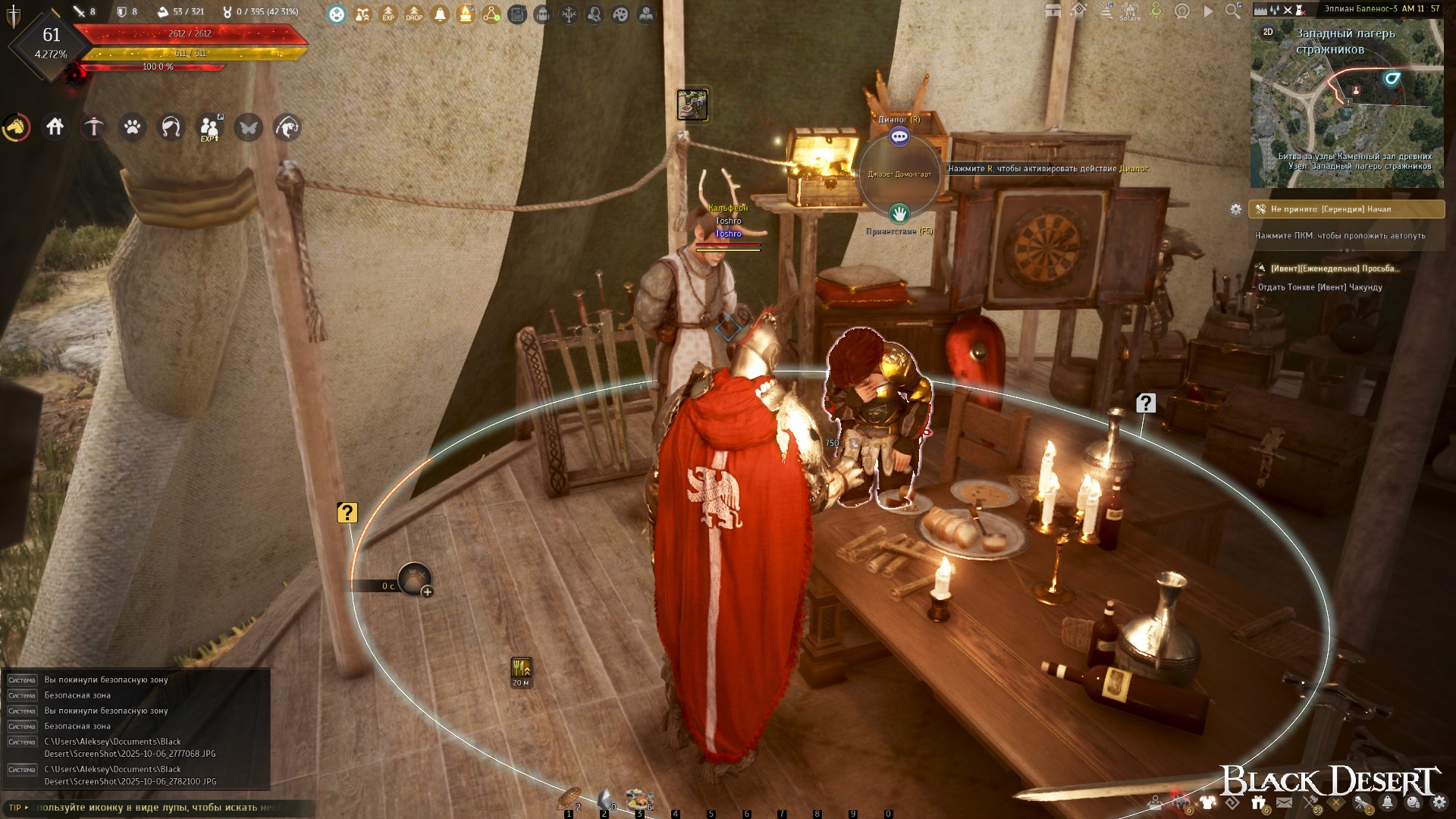Image resolution: width=1456 pixels, height=819 pixels.
Task: Open the house residence icon
Action: coord(55,127)
